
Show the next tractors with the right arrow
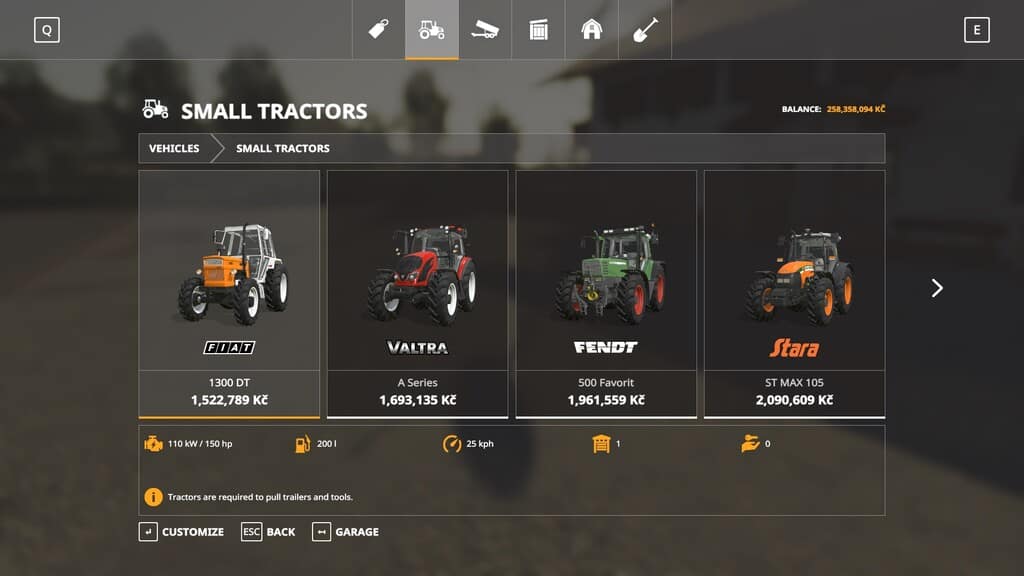pyautogui.click(x=937, y=288)
